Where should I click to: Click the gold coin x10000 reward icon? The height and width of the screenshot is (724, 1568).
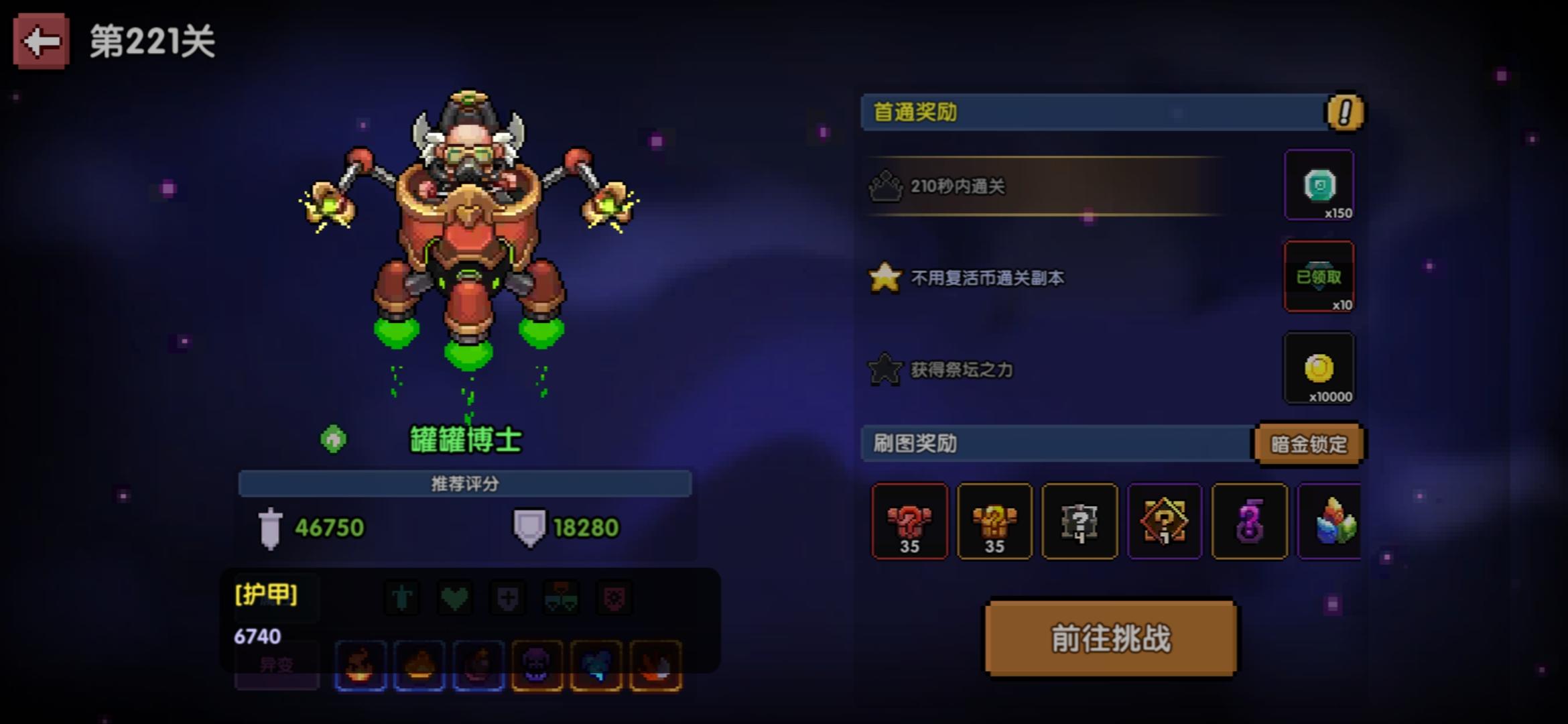tap(1319, 368)
